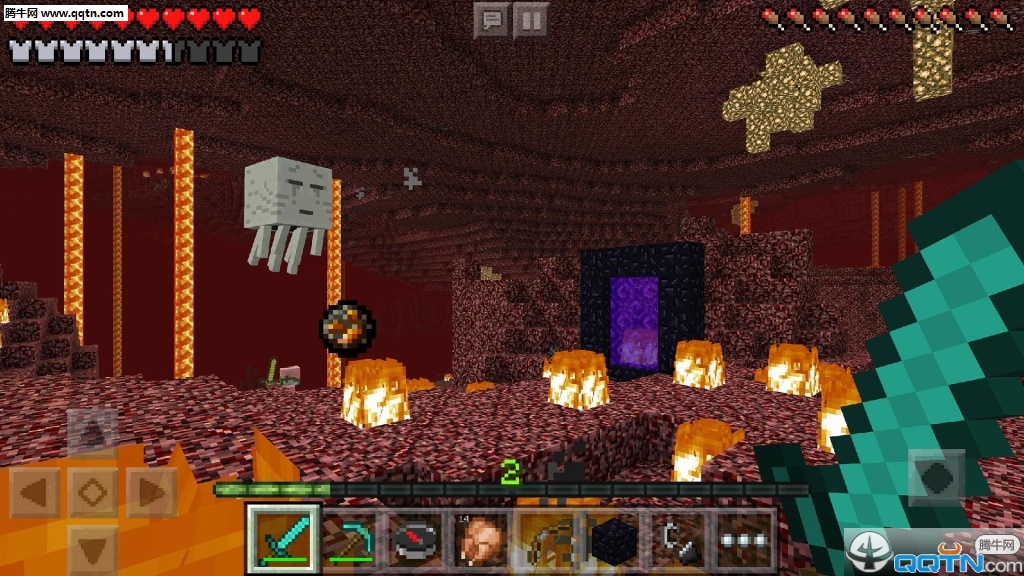
Task: Open inventory with the three-dots button
Action: pyautogui.click(x=746, y=540)
